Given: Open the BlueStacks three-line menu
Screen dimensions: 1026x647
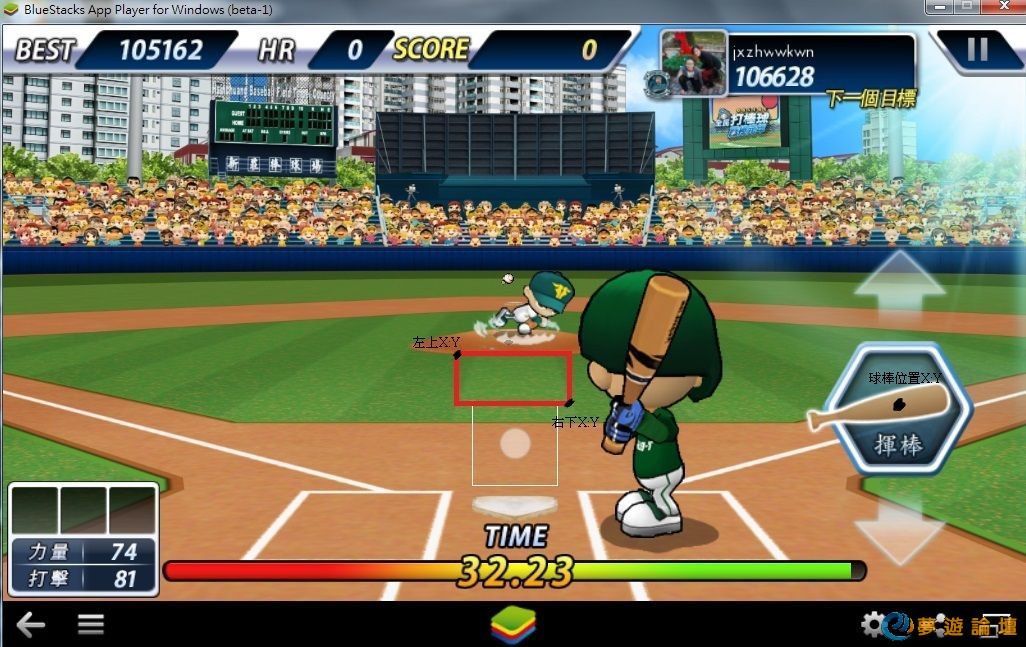Looking at the screenshot, I should pyautogui.click(x=91, y=625).
